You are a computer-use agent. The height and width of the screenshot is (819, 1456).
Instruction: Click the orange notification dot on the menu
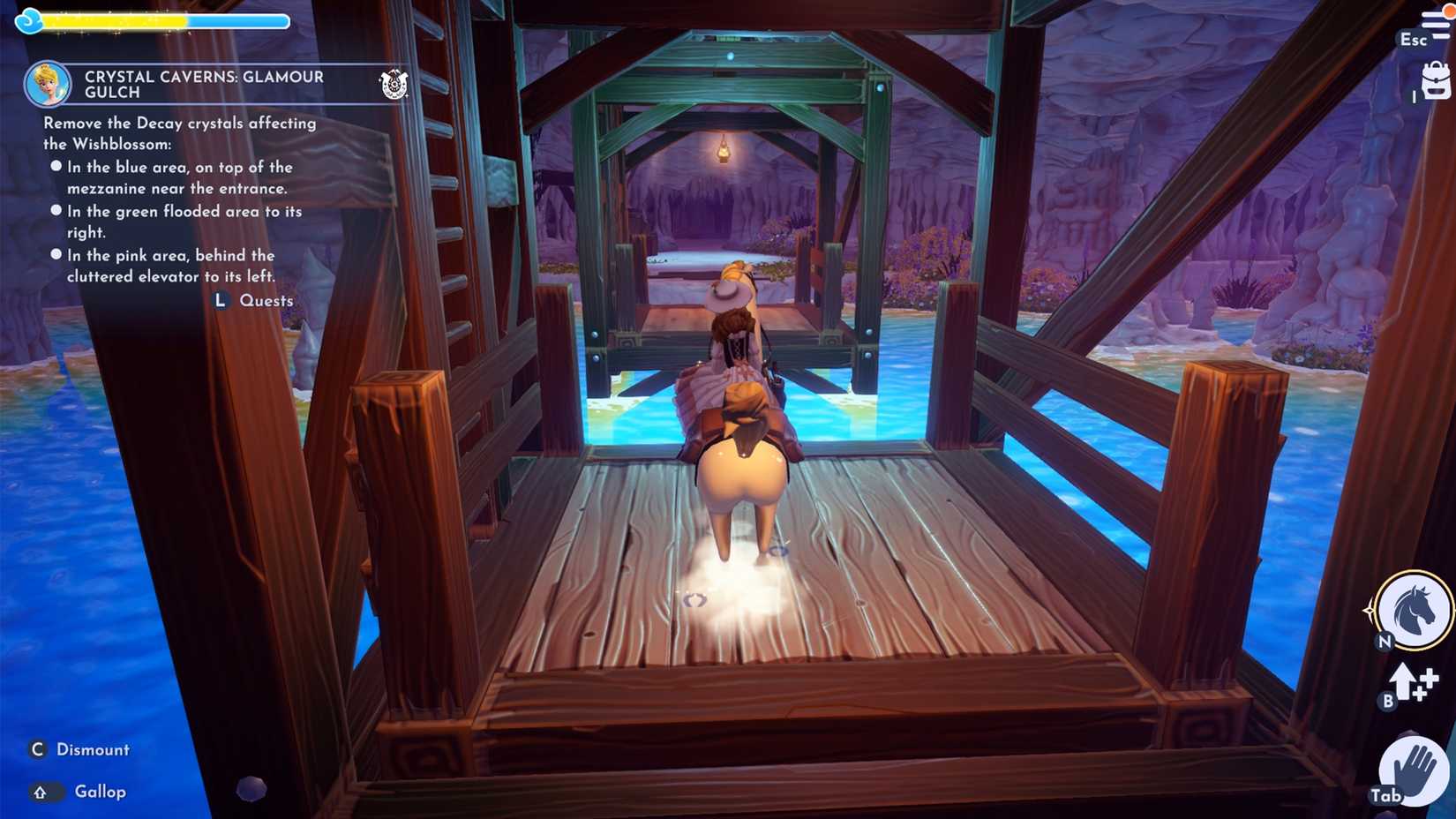tap(1448, 11)
